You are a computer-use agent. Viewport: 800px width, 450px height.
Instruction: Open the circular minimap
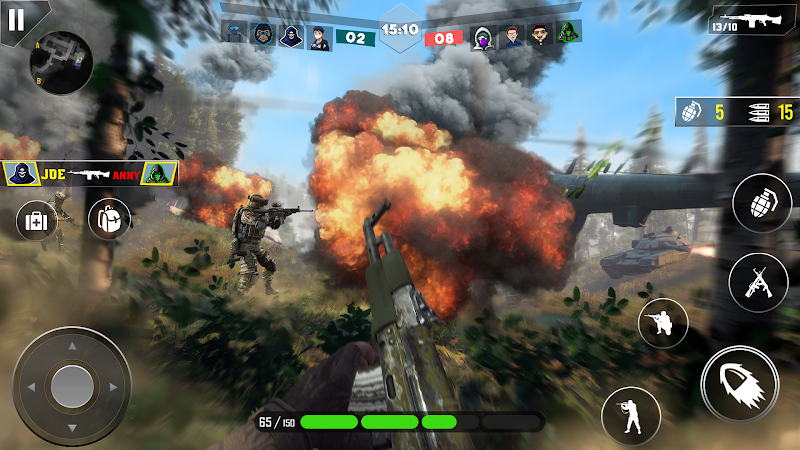tap(61, 62)
